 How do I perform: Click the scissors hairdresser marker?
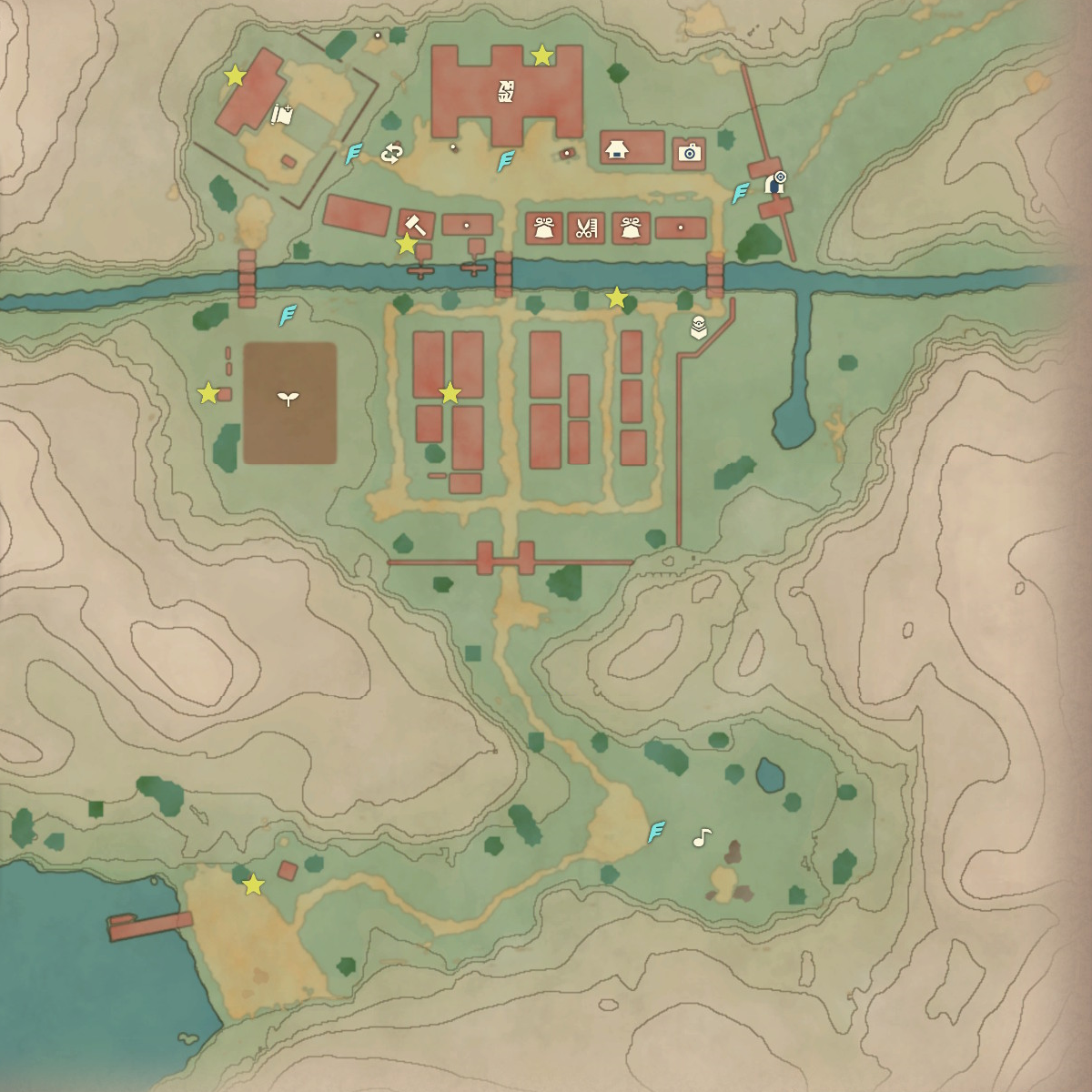pos(586,228)
